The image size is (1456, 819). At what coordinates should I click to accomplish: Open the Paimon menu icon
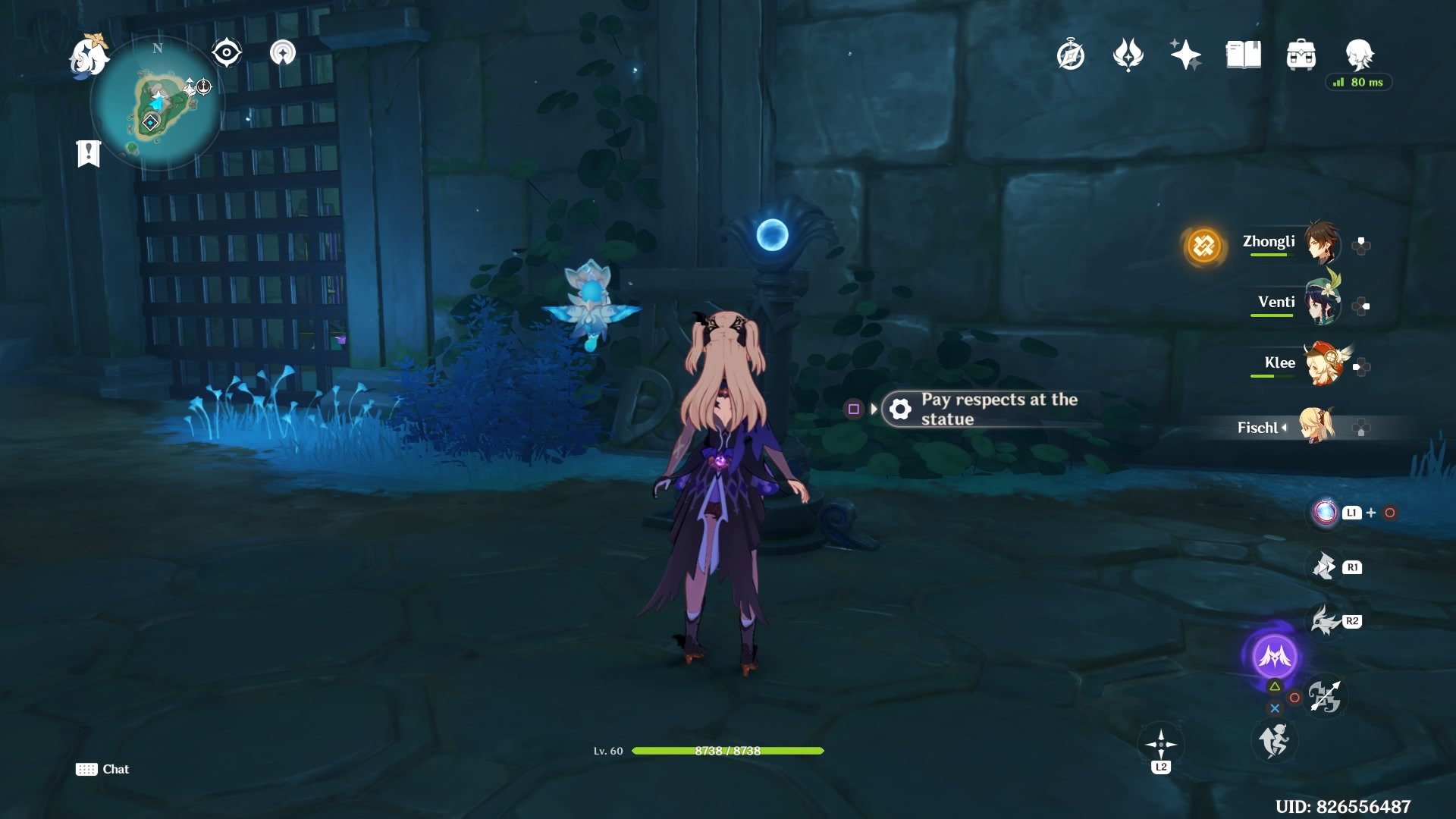point(89,56)
